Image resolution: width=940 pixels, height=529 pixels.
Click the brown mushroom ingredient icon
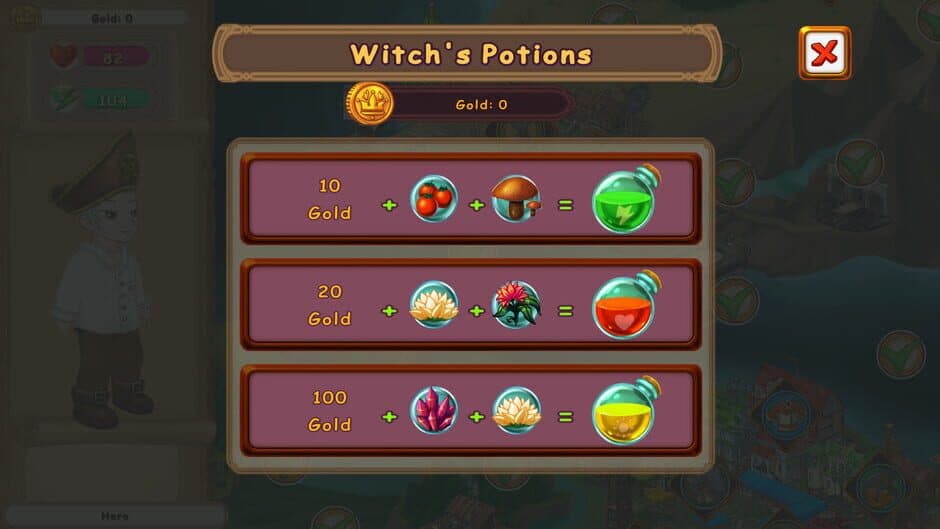coord(517,199)
